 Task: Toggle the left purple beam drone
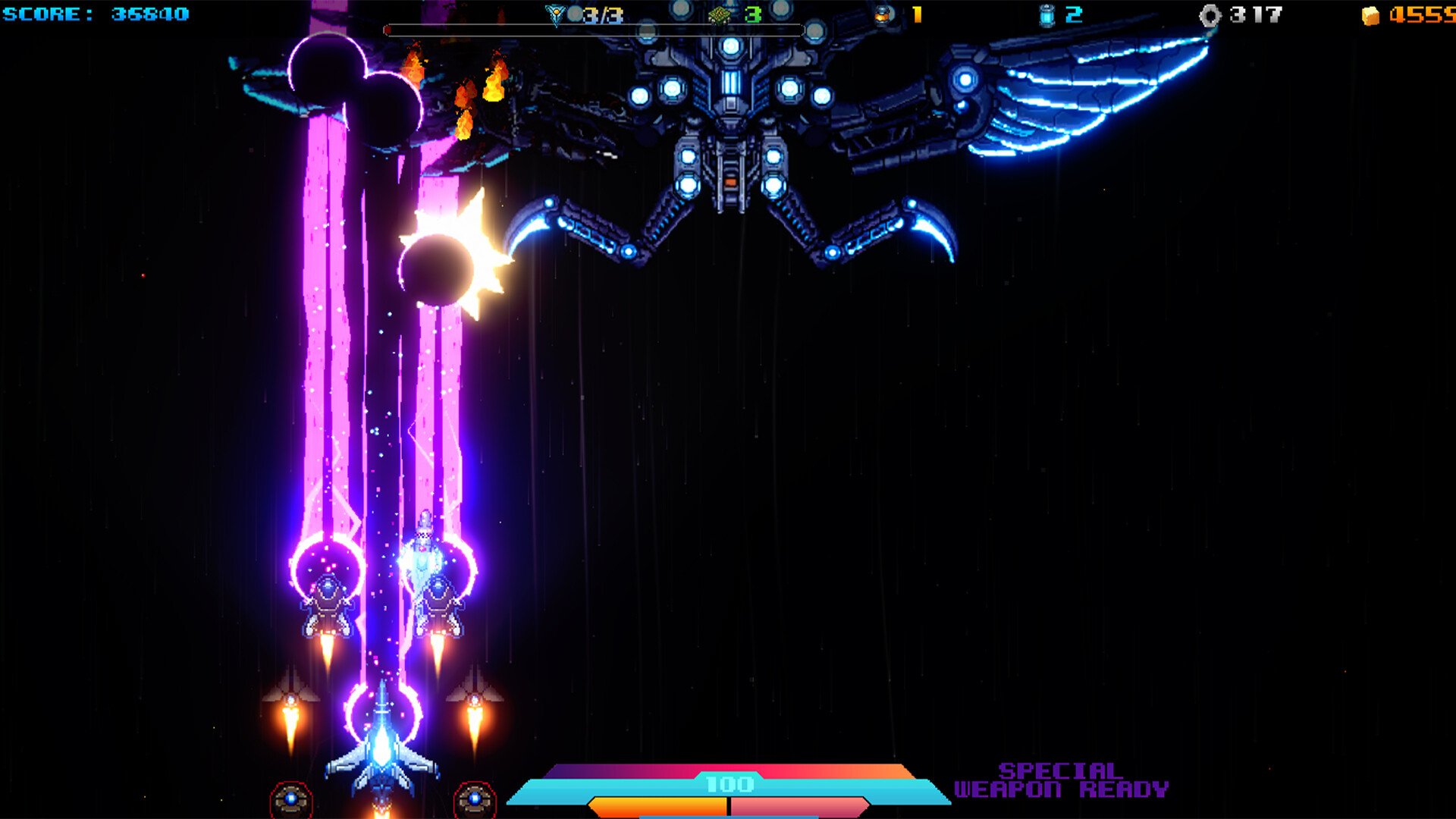tap(326, 599)
